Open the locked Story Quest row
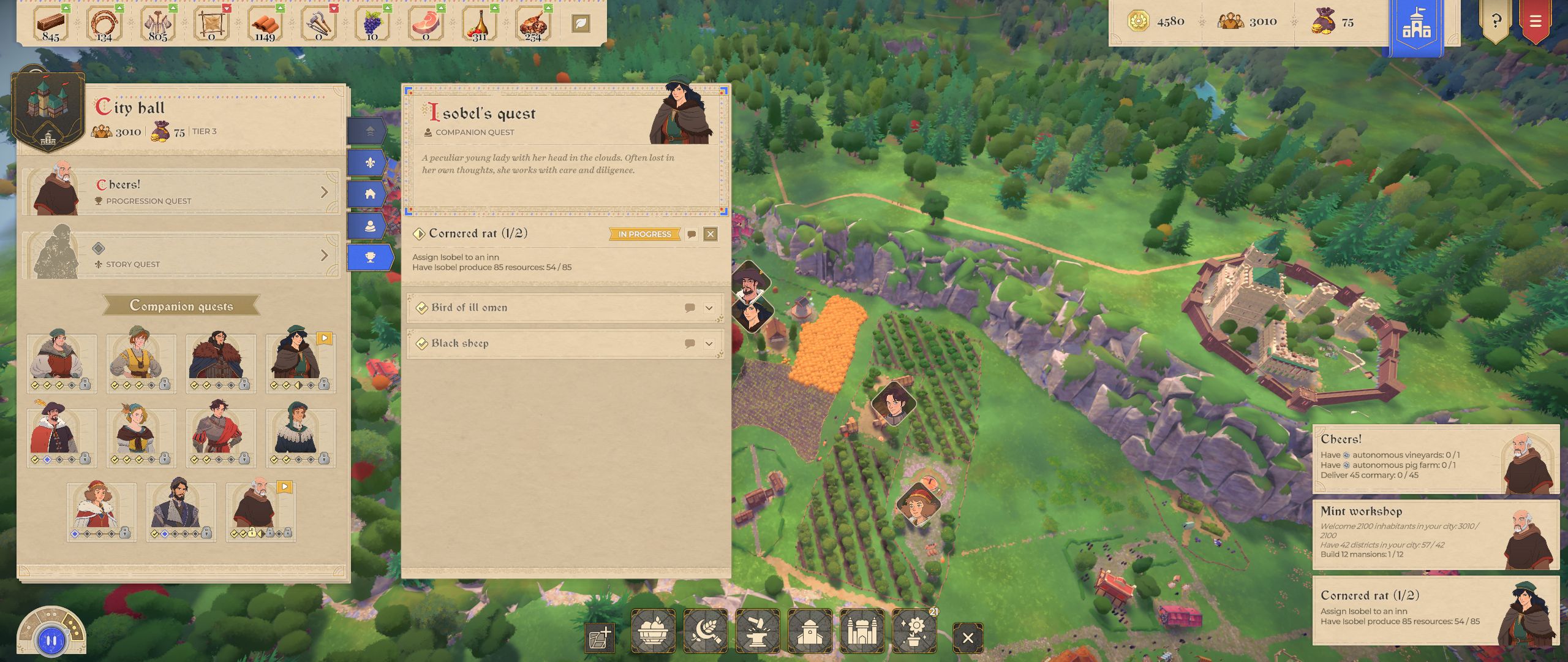Screen dimensions: 1568x662 (x=181, y=256)
